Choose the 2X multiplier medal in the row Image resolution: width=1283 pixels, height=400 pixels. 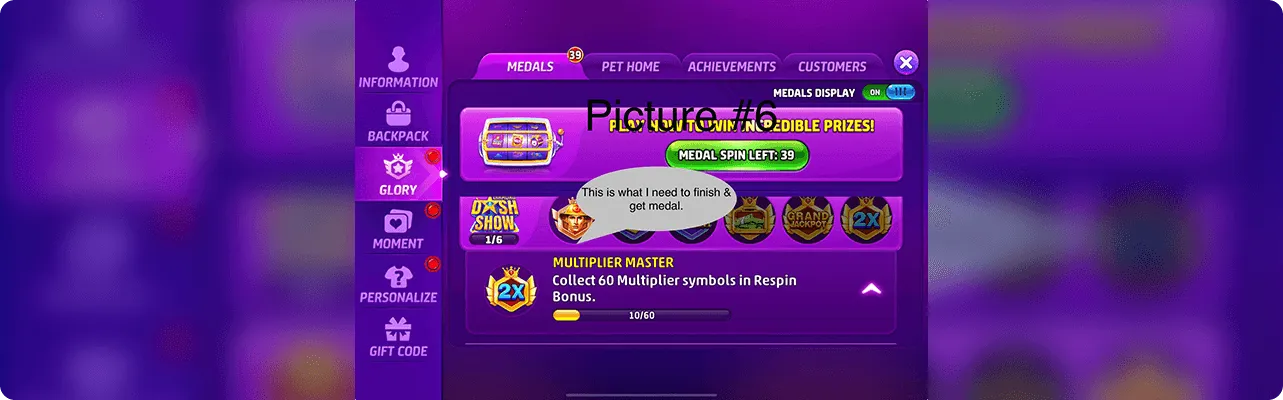(x=866, y=220)
